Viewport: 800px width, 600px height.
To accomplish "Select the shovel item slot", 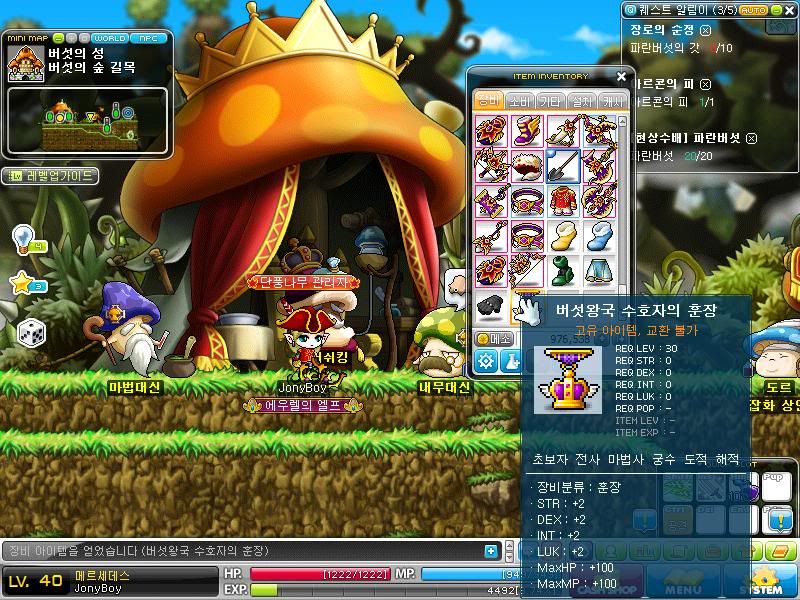I will pyautogui.click(x=562, y=165).
